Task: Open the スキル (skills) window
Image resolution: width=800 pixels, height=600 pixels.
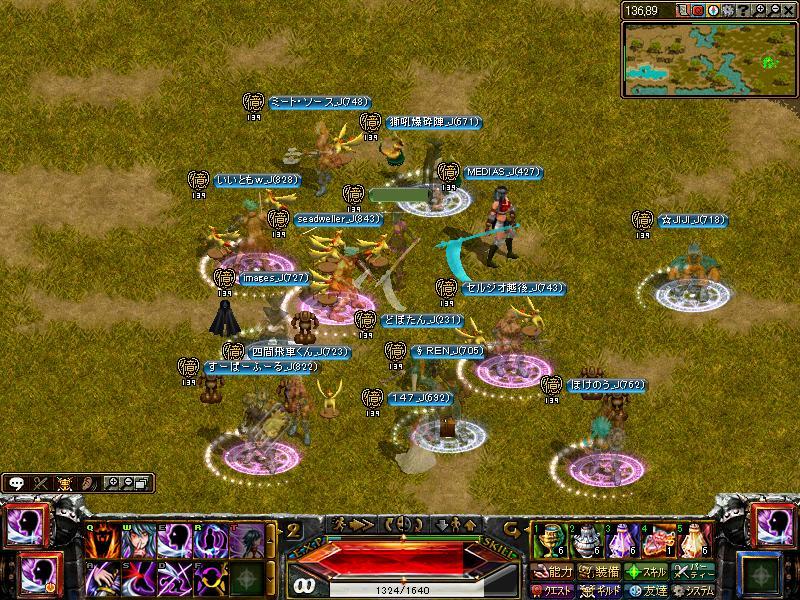Action: [645, 572]
